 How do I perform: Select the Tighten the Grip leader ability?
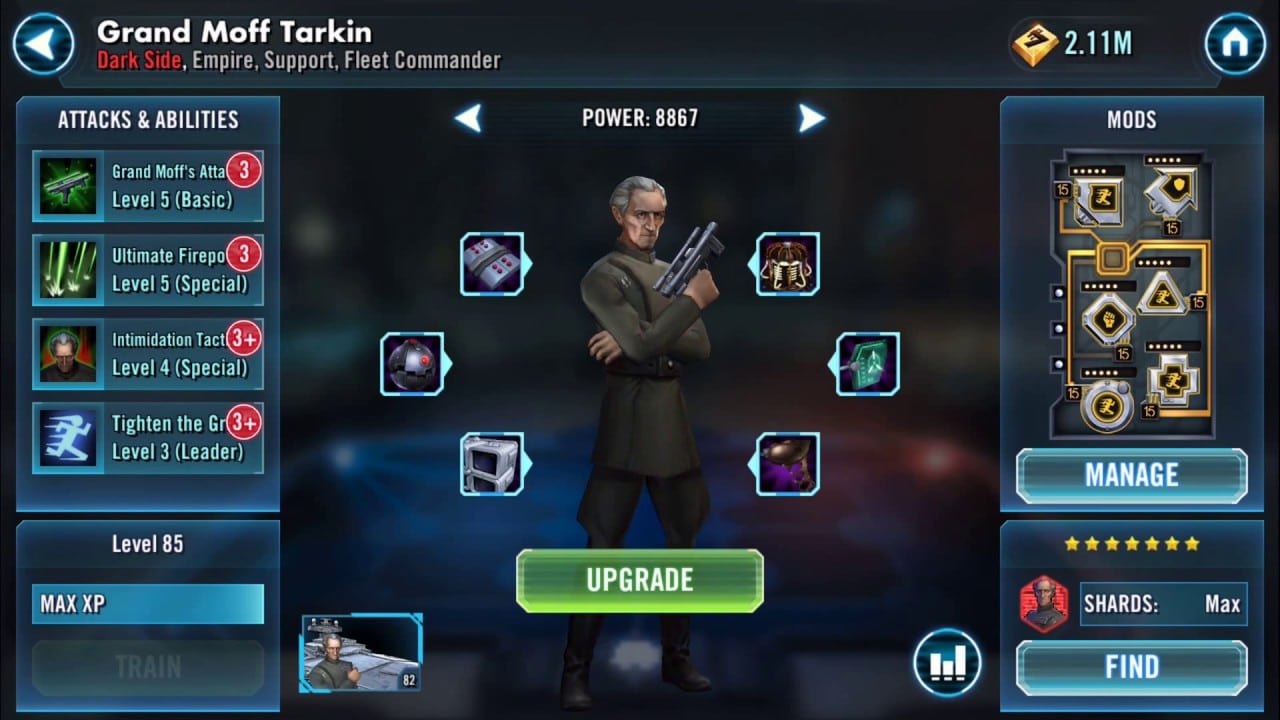click(x=148, y=438)
